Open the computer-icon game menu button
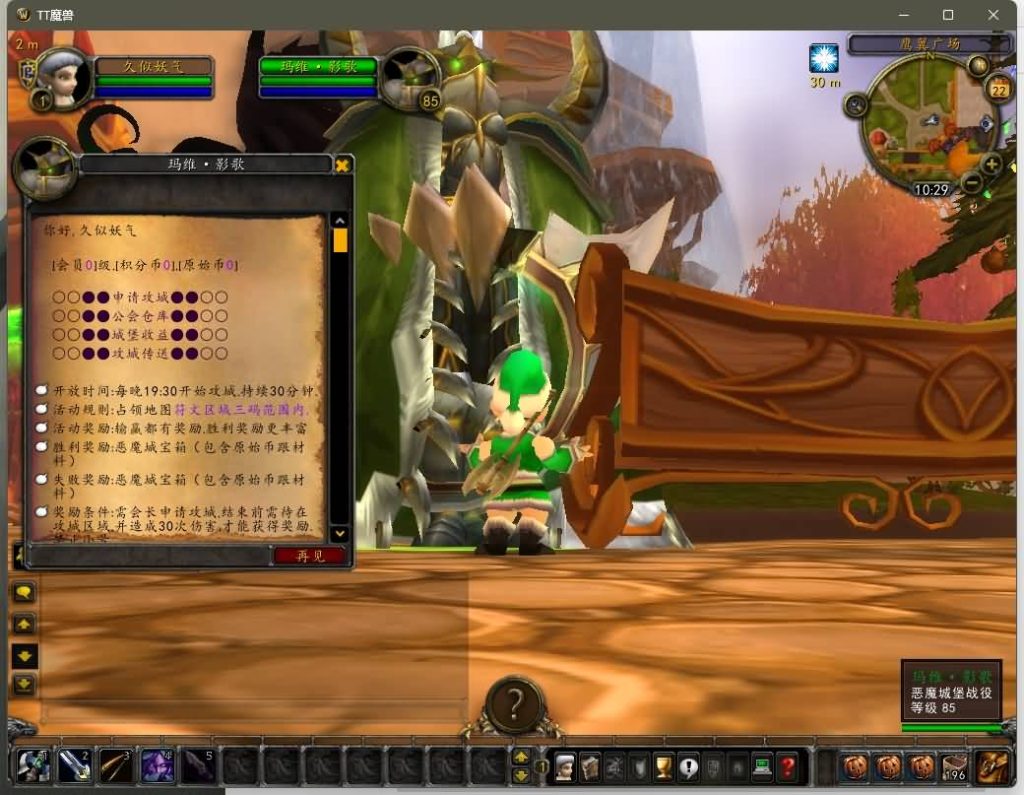 pos(763,767)
